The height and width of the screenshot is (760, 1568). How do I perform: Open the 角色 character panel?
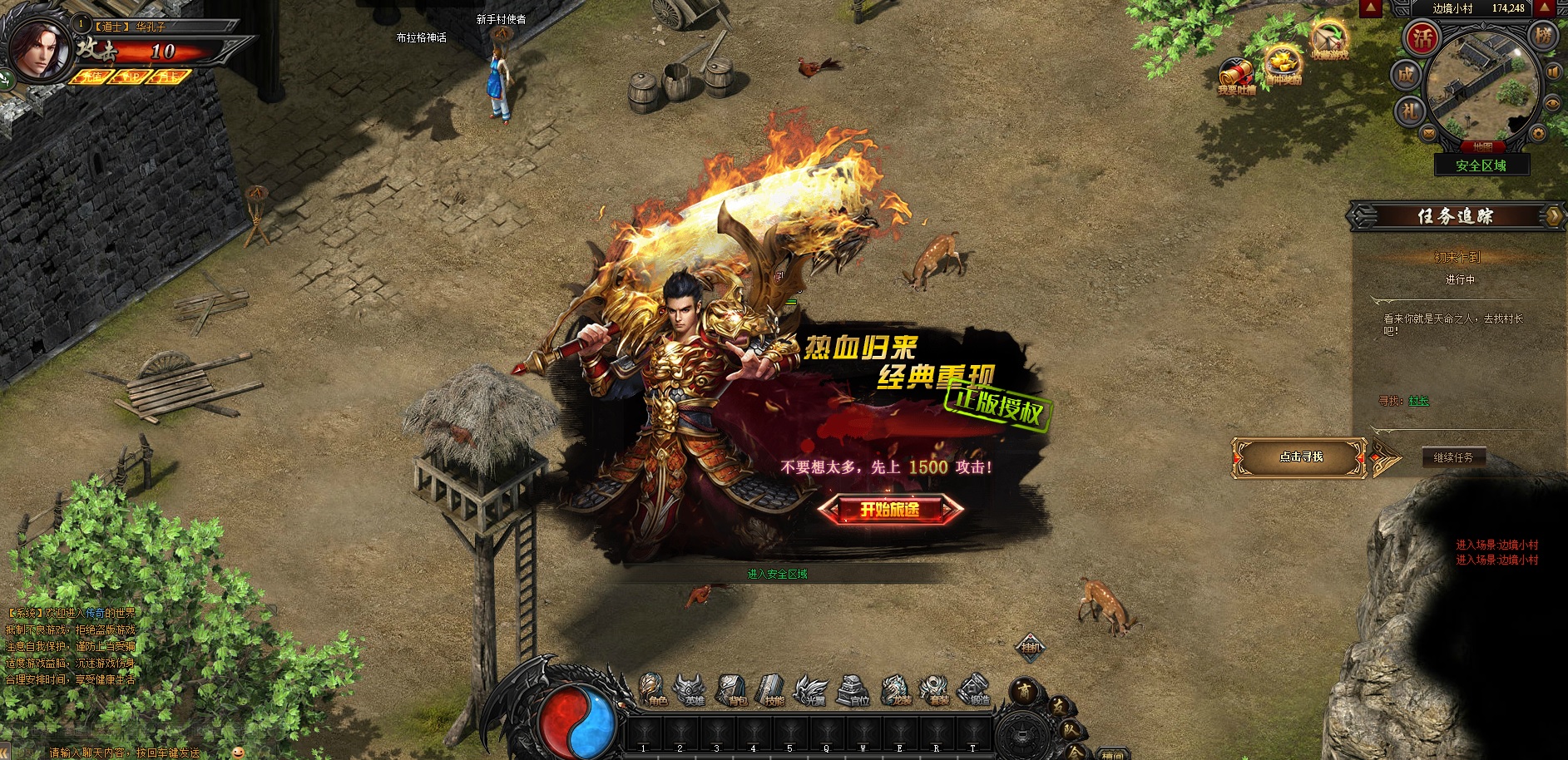[x=654, y=690]
